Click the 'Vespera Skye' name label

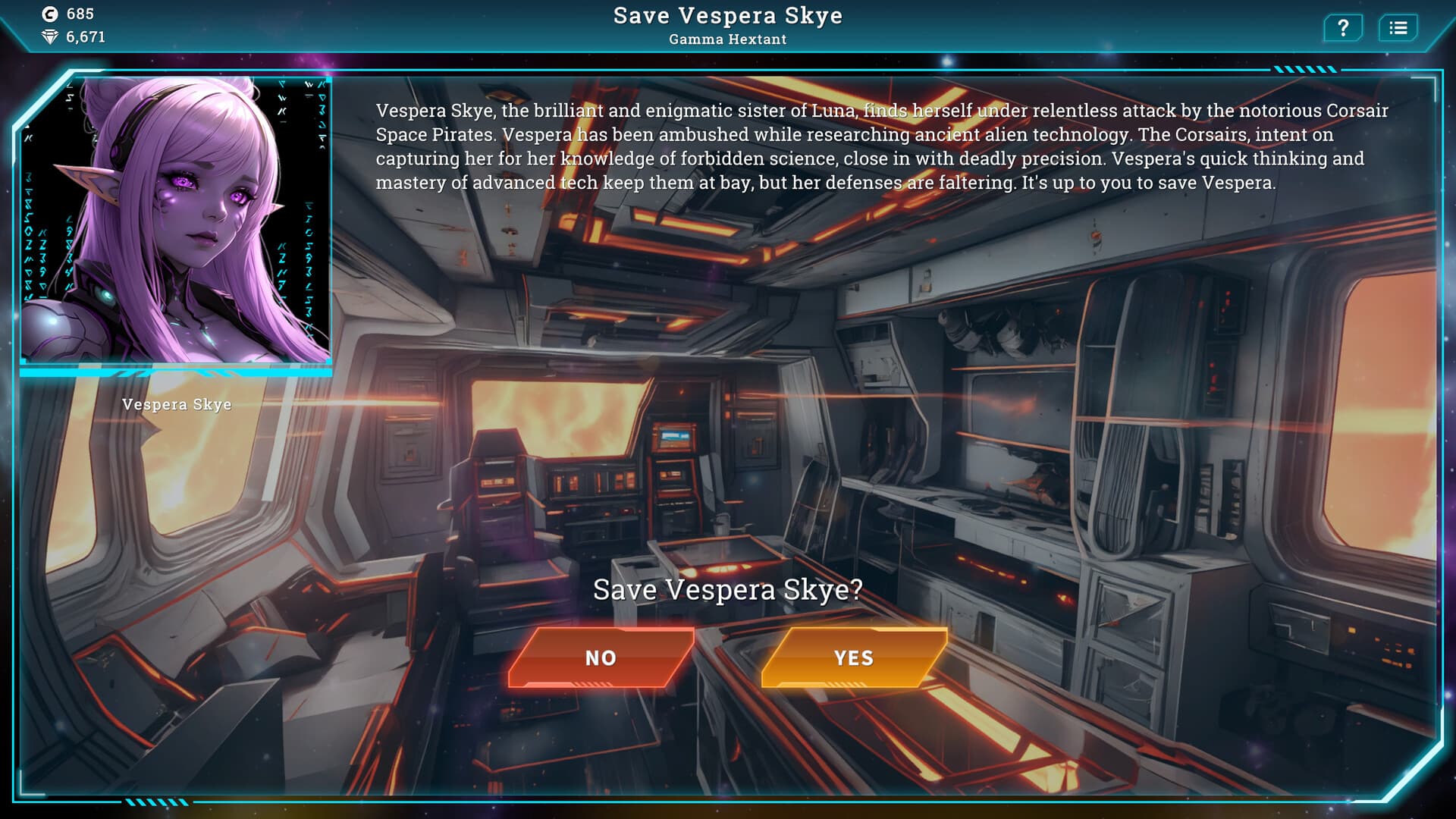(176, 404)
